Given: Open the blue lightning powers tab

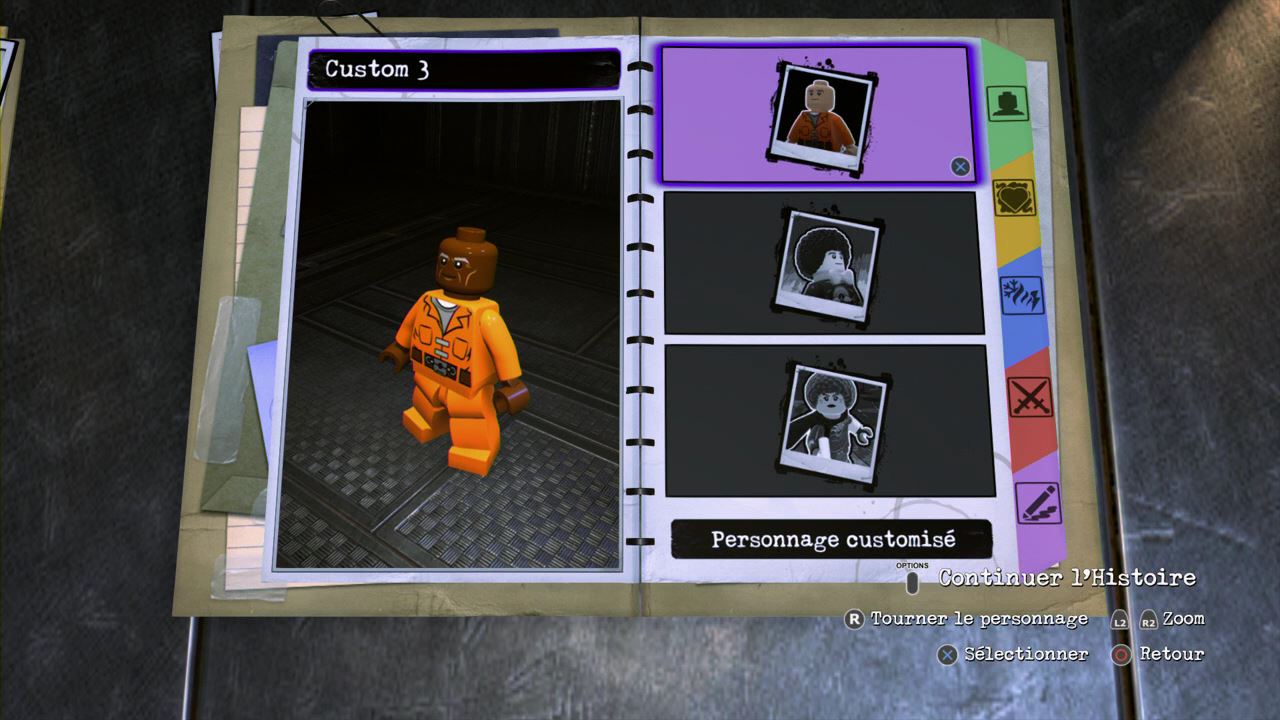Looking at the screenshot, I should (x=1021, y=296).
